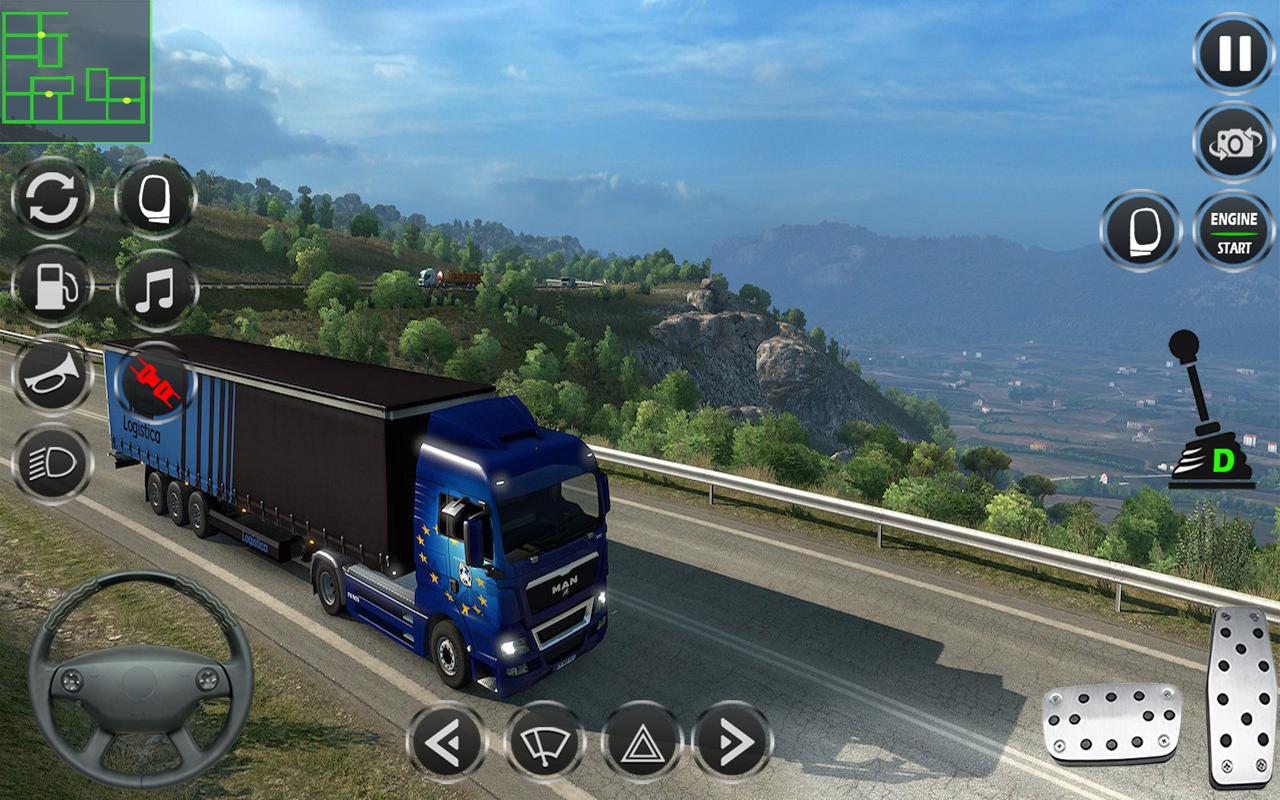Click the steering wheel control
Image resolution: width=1280 pixels, height=800 pixels.
(140, 680)
